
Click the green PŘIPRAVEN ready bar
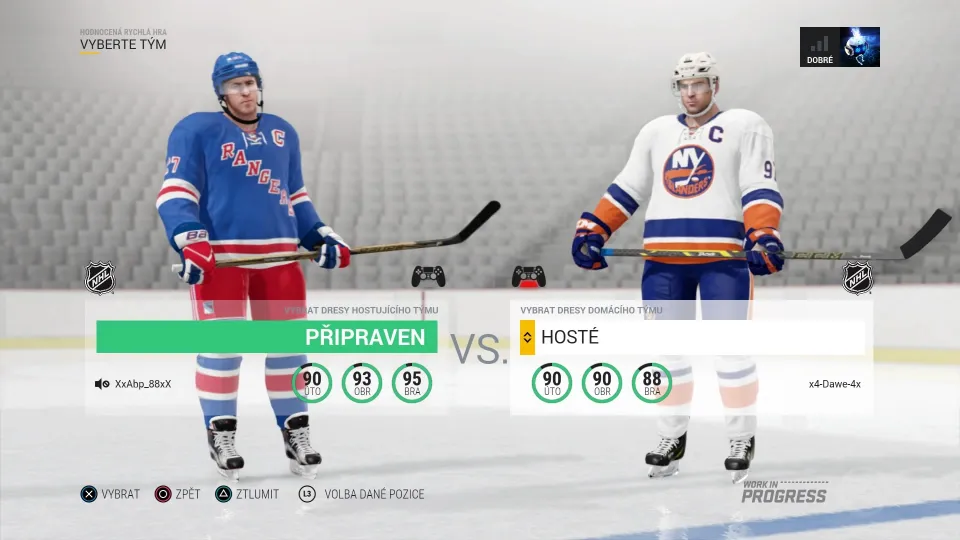click(267, 337)
